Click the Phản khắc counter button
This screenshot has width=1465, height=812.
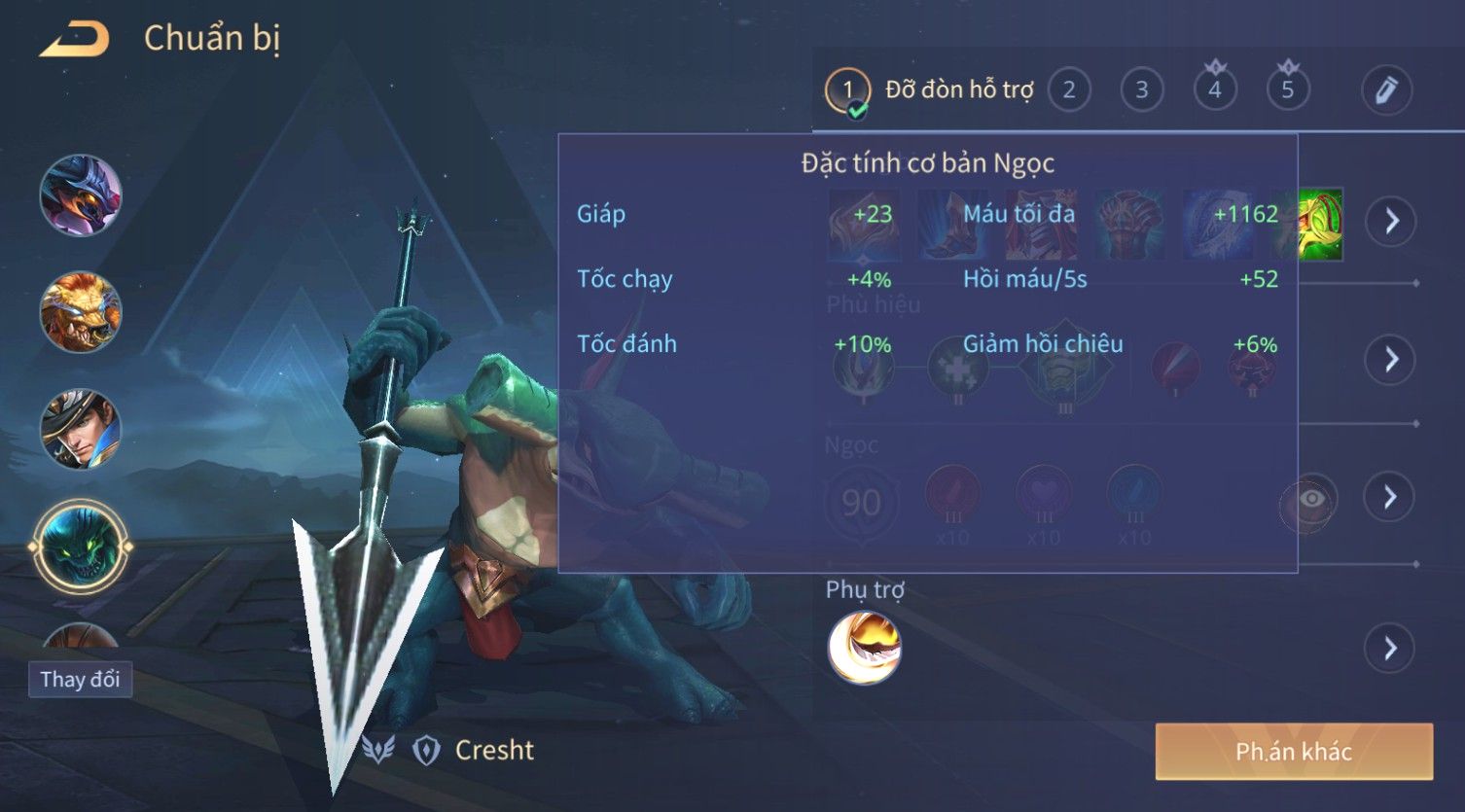click(x=1294, y=751)
